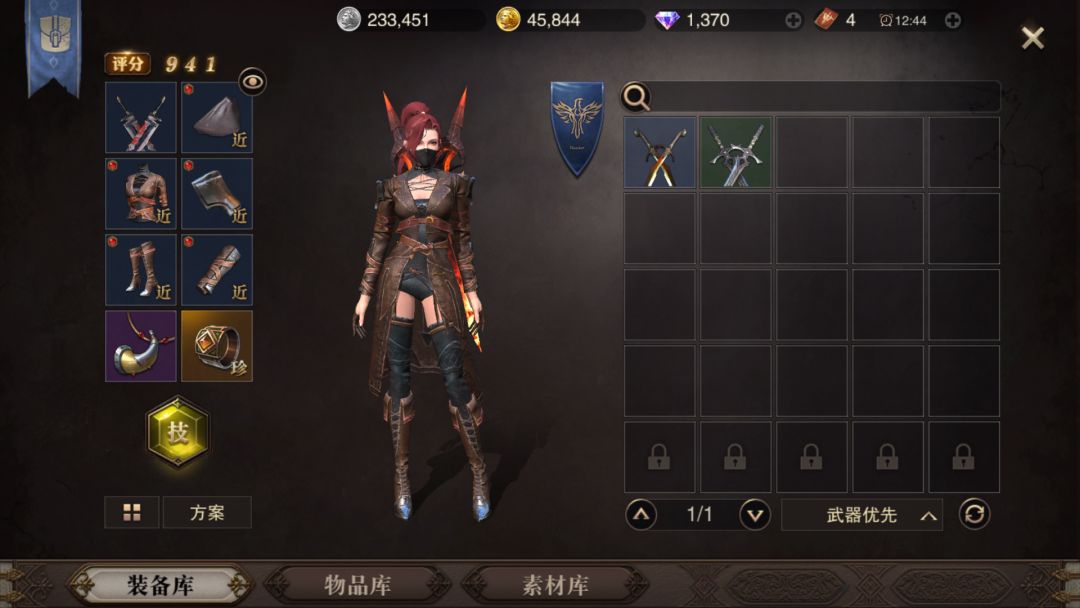Select the flaming dual swords in inventory
The width and height of the screenshot is (1080, 608).
pos(660,153)
